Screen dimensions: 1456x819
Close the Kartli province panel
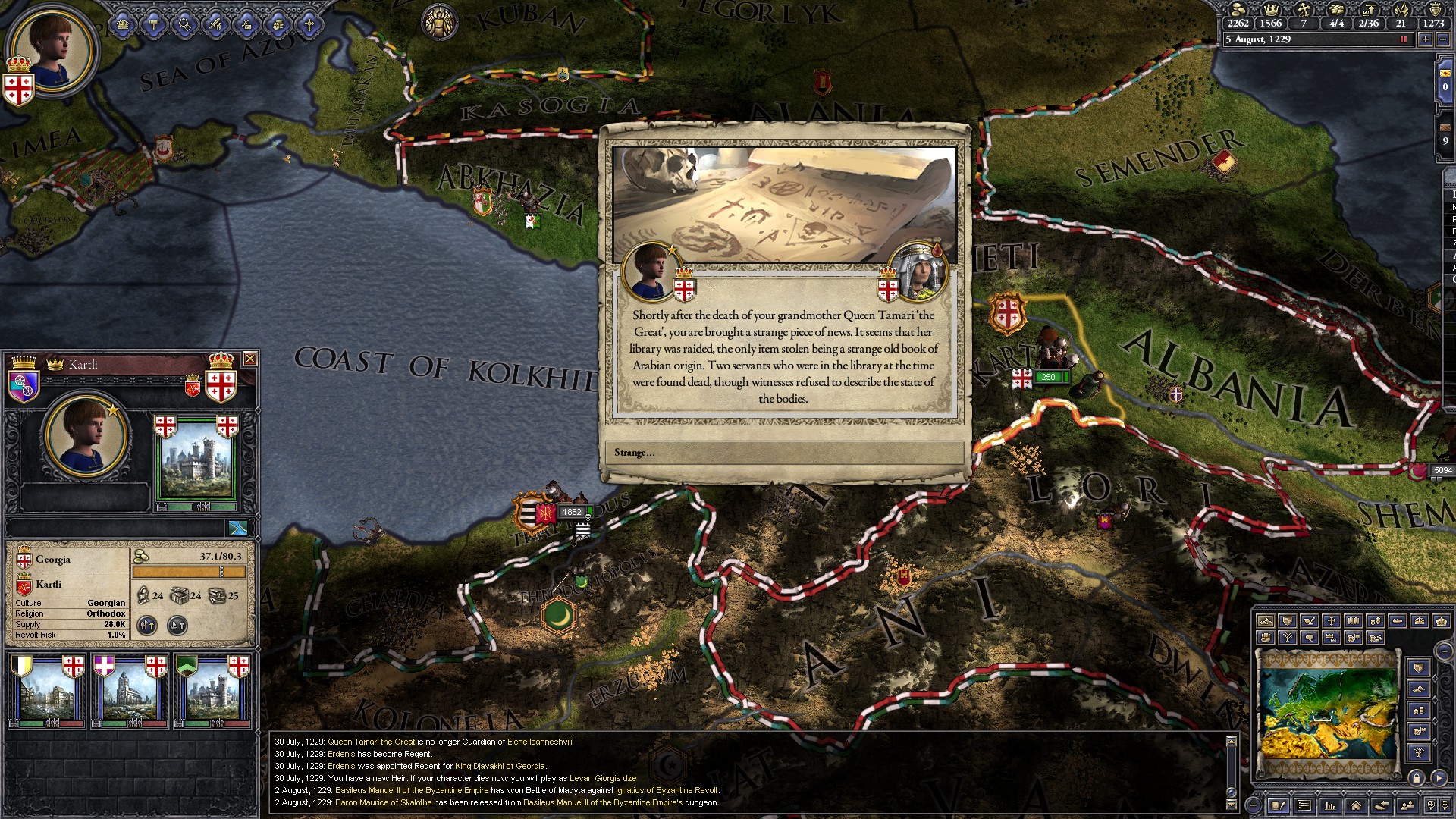tap(249, 359)
